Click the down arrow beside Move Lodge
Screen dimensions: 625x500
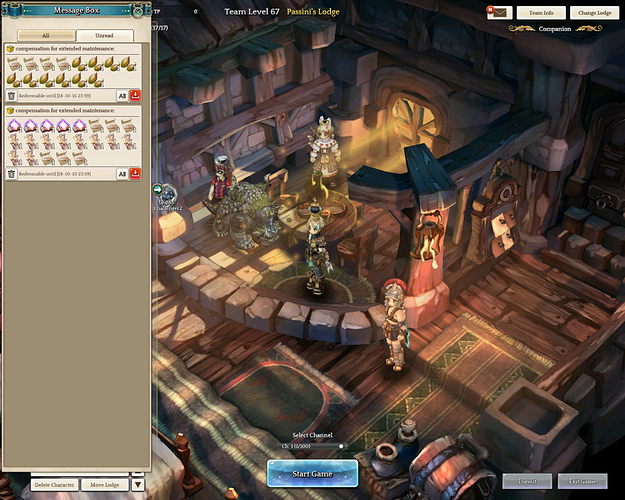138,484
